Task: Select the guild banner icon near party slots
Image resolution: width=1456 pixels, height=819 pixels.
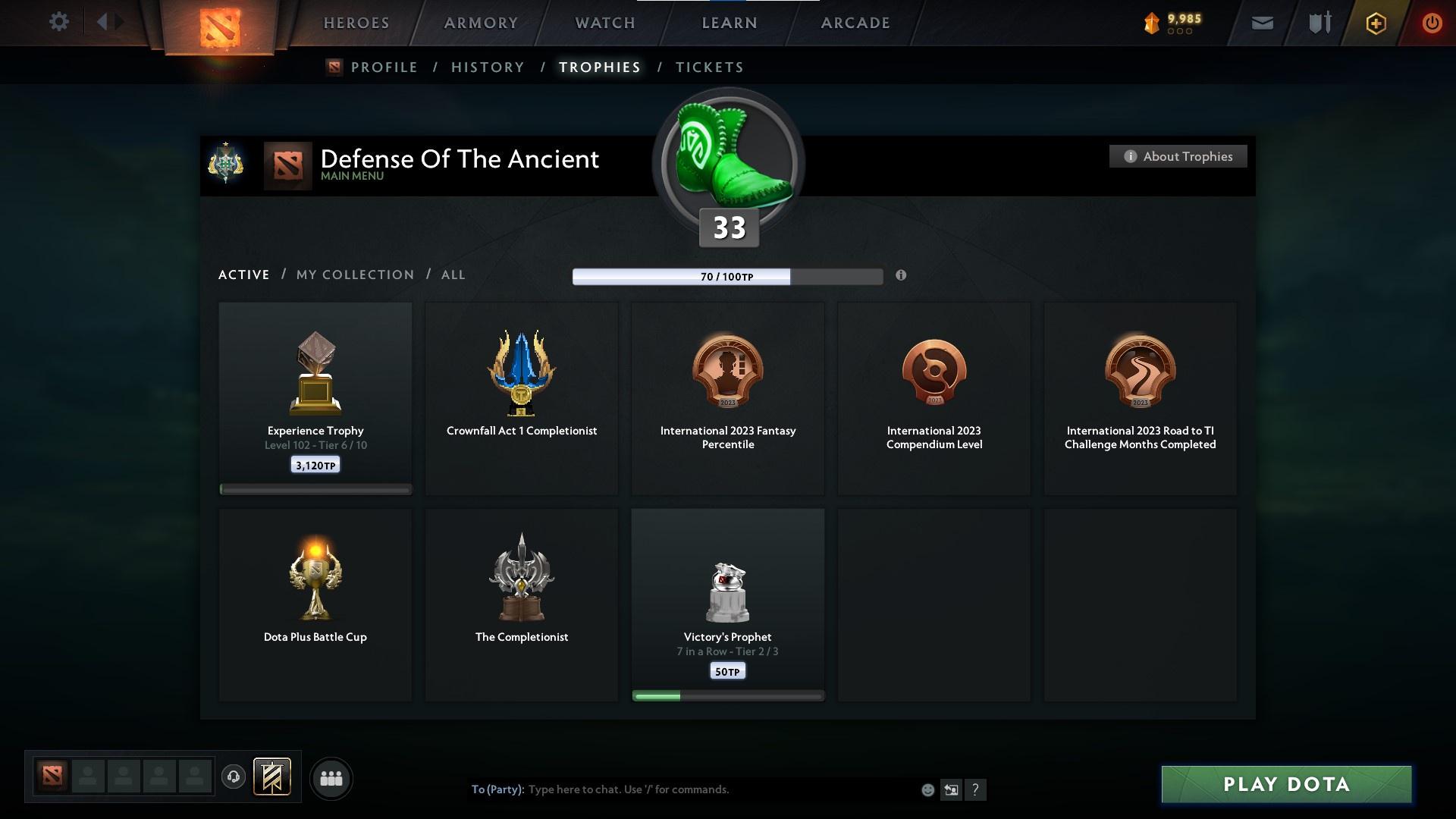Action: (273, 778)
